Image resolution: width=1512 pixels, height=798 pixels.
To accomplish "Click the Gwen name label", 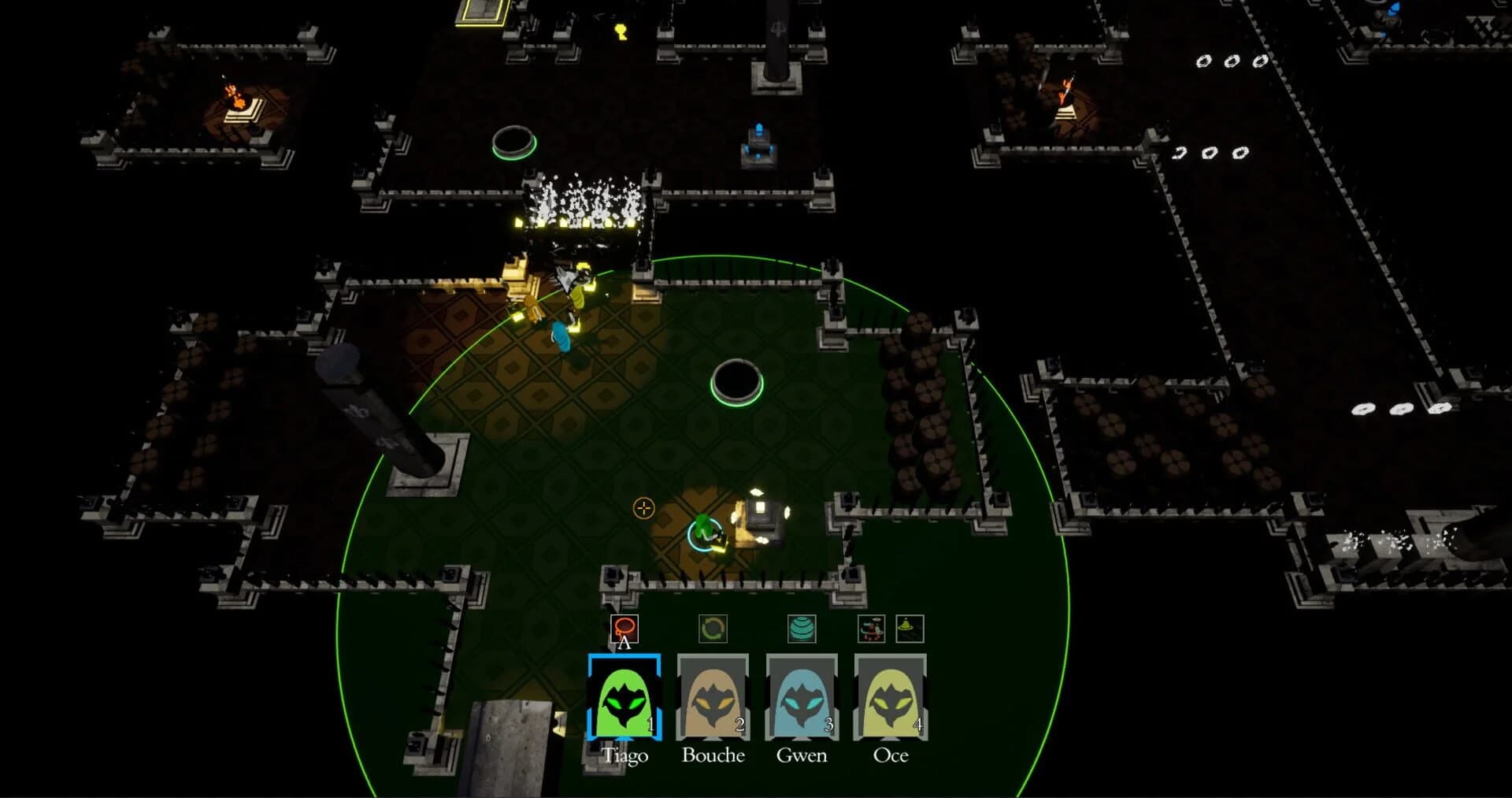I will [x=802, y=756].
